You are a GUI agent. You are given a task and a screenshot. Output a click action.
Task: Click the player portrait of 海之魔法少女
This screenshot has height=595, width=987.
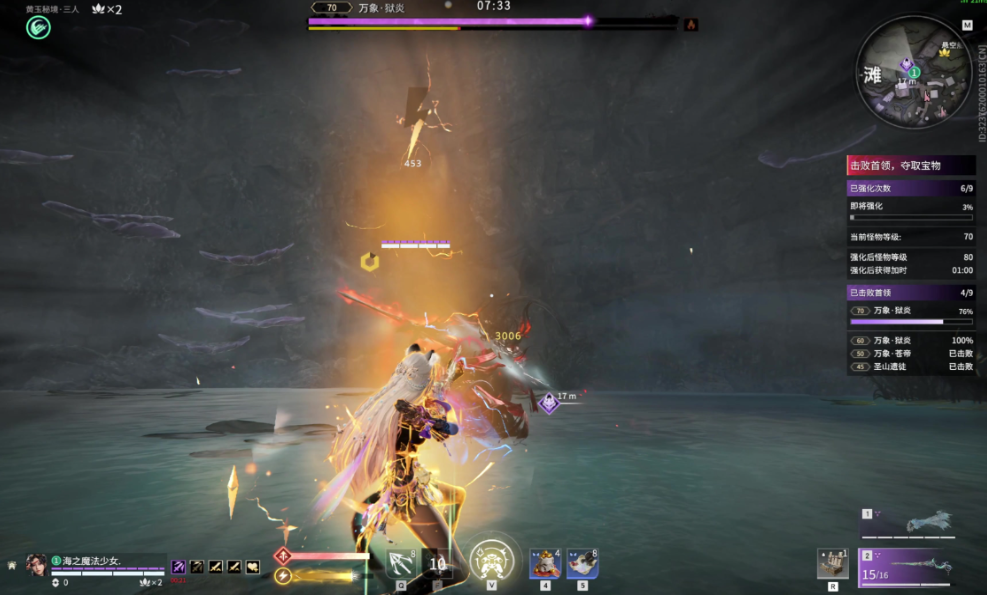tap(36, 563)
